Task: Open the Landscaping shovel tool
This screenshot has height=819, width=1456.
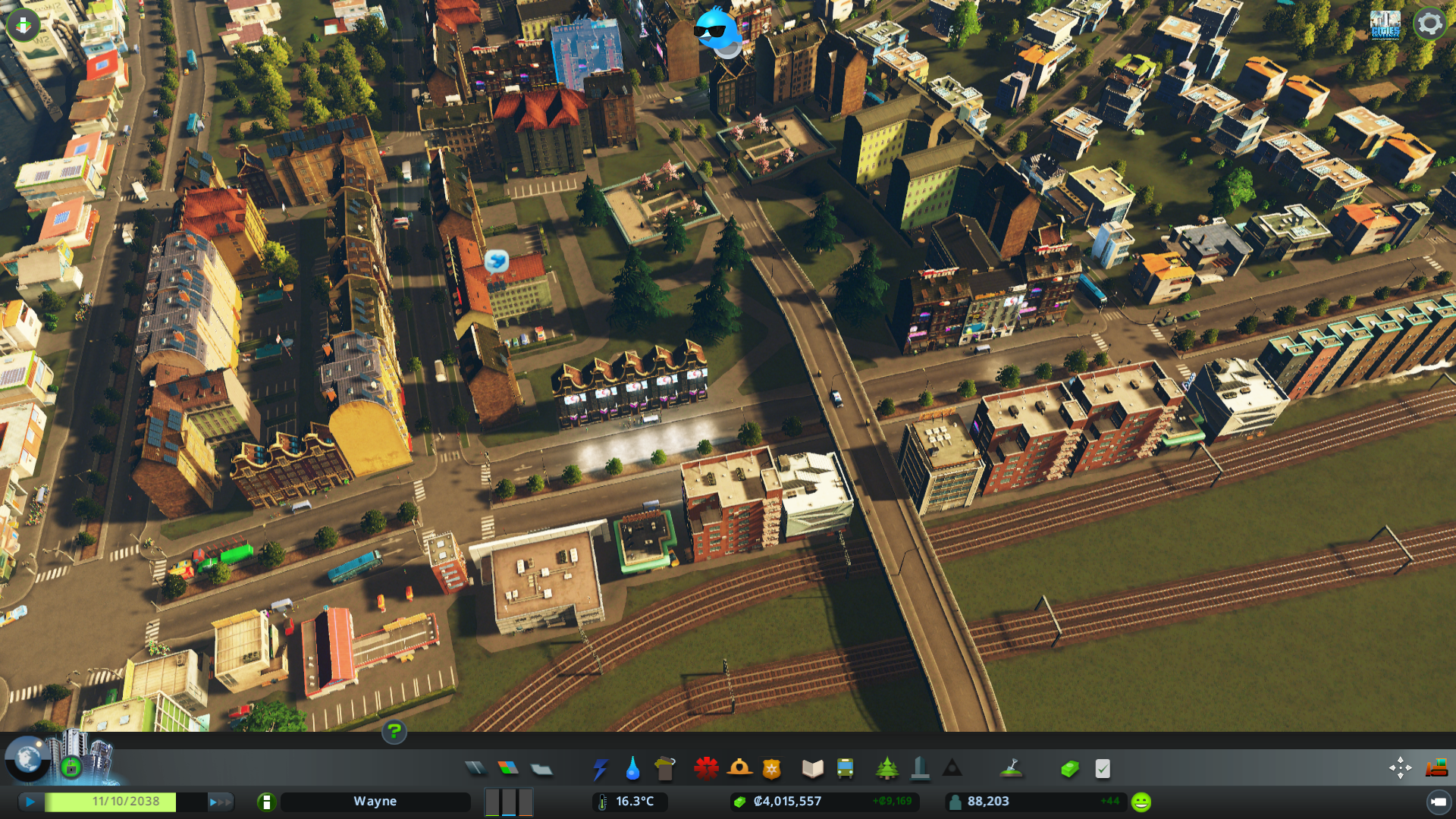Action: pos(1009,768)
